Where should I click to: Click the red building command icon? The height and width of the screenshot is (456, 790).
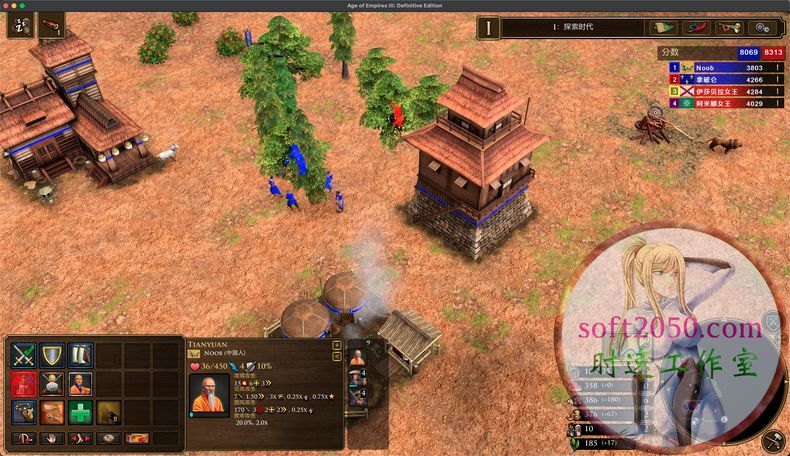(24, 384)
